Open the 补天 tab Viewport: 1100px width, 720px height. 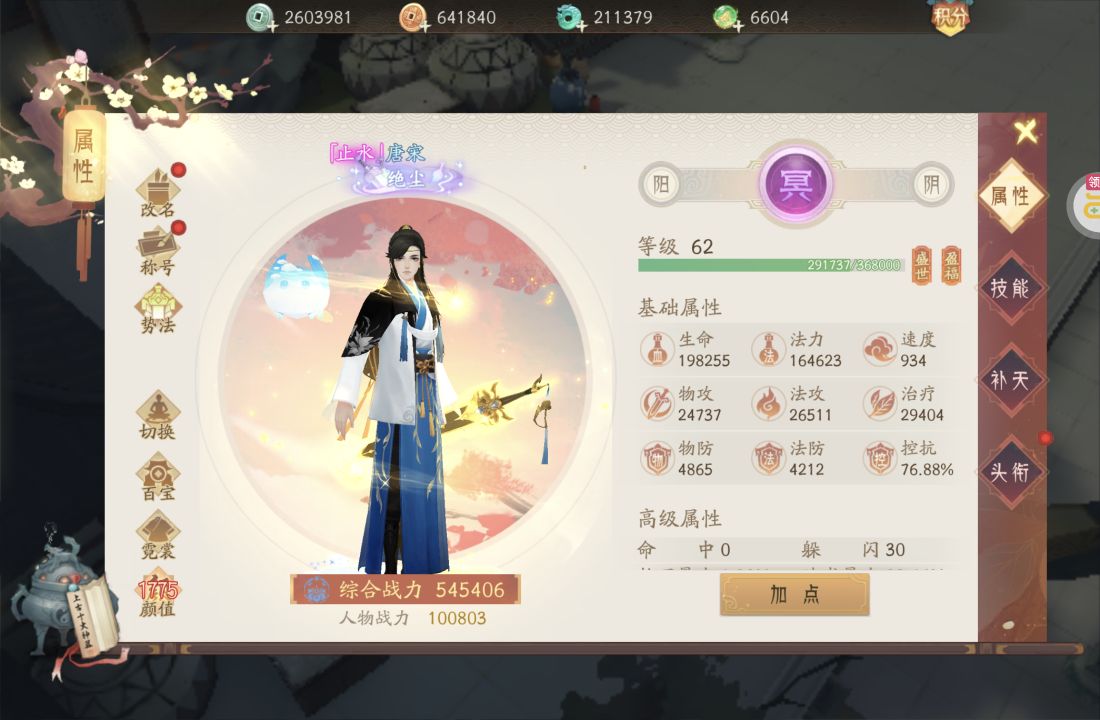coord(1010,380)
